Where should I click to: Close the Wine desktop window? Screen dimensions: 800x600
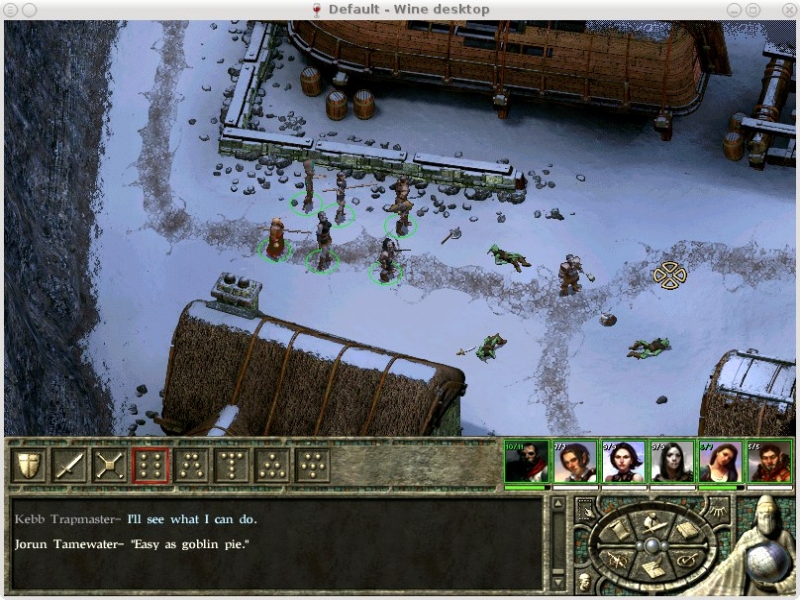(787, 9)
